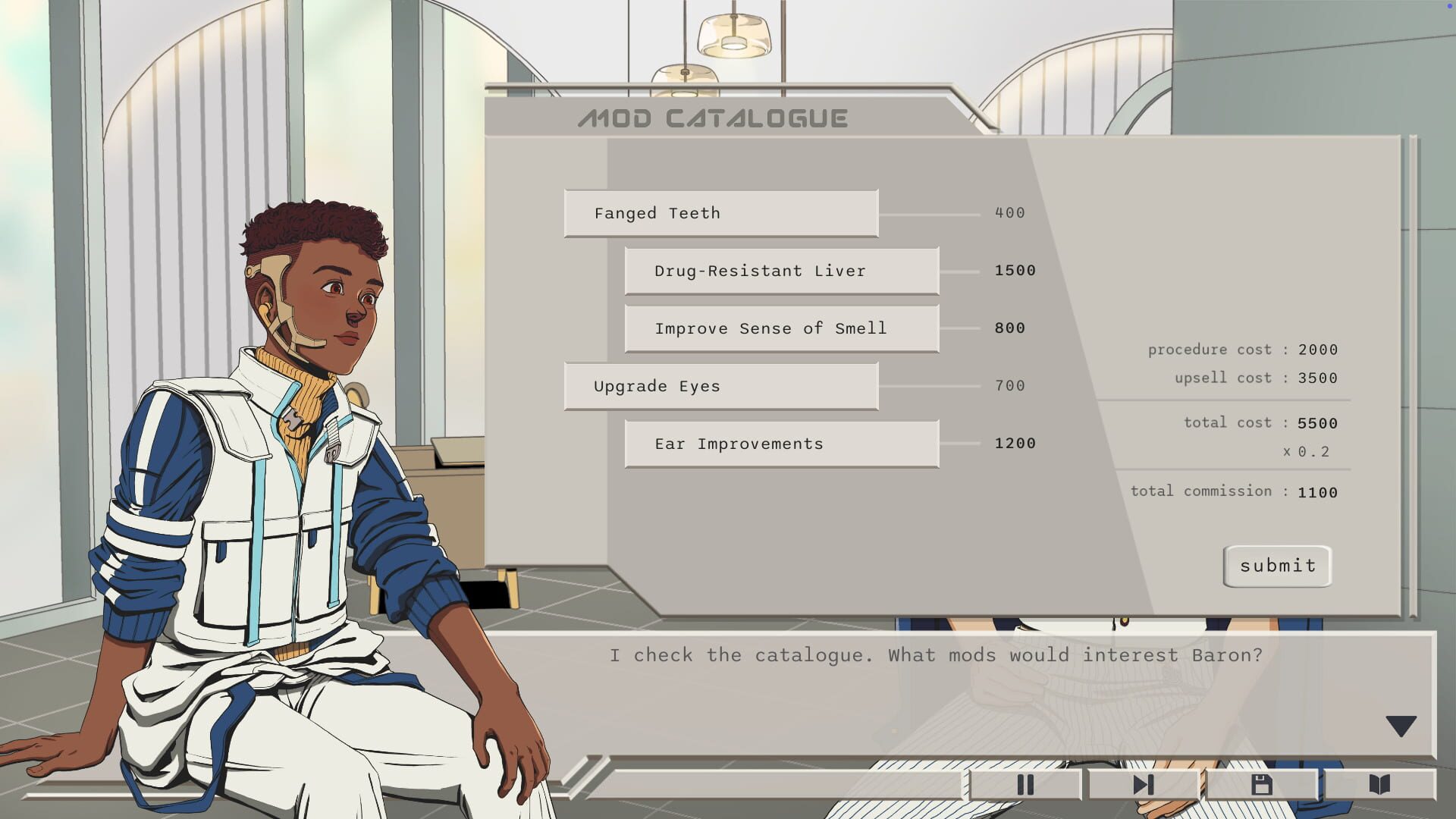Disable the Ear Improvements mod

point(781,444)
